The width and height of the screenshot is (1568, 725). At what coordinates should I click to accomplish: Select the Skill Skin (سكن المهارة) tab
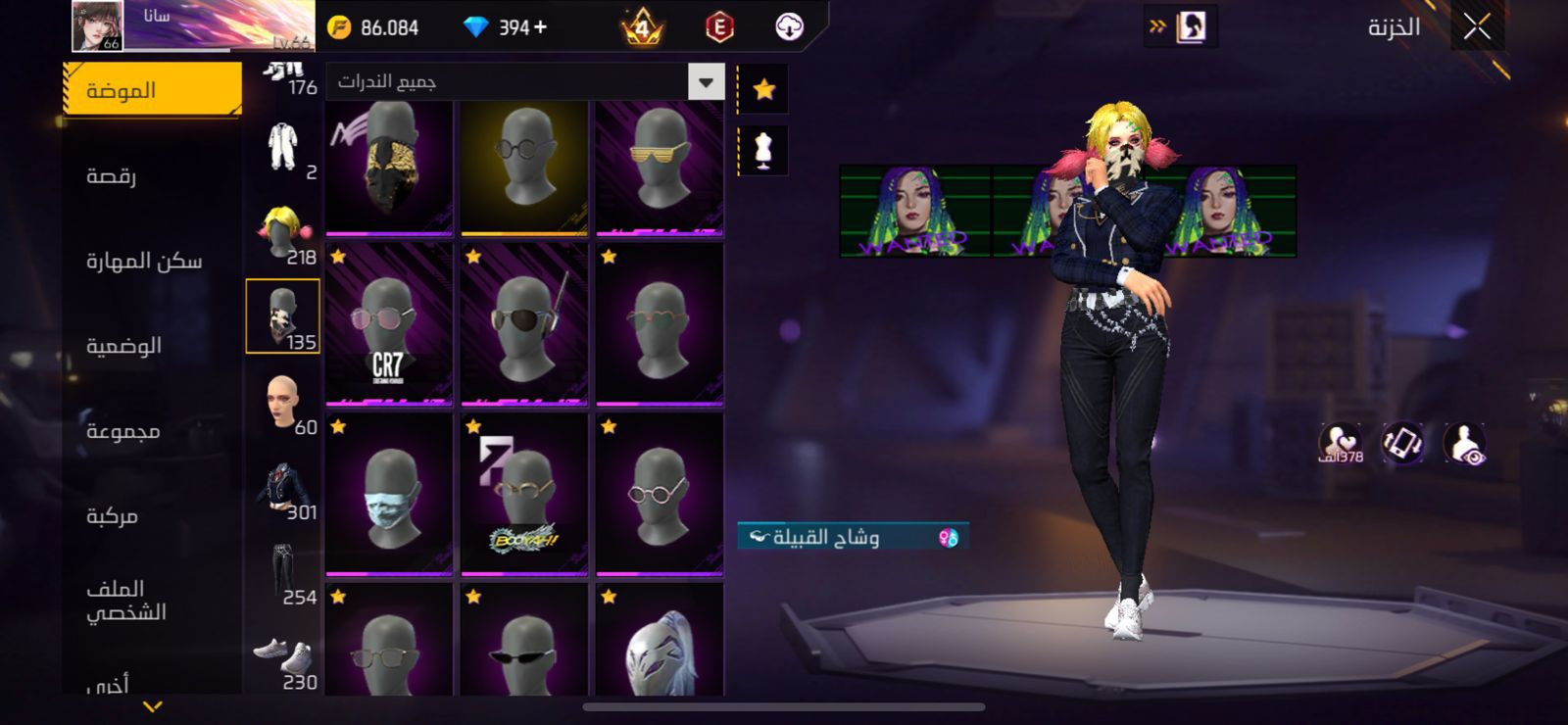pos(144,261)
